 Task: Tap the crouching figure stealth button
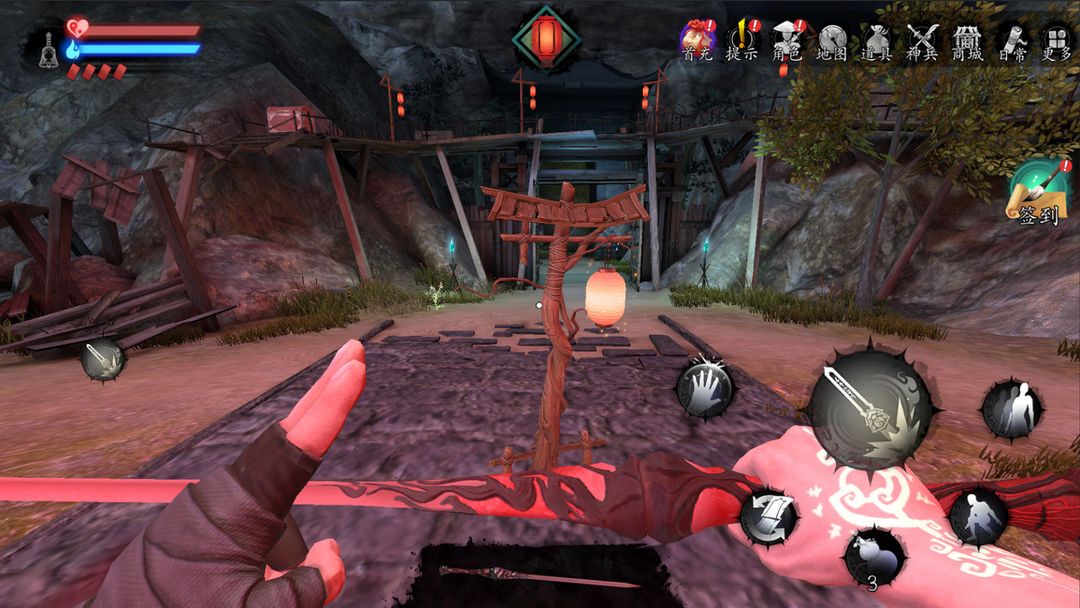click(x=977, y=516)
